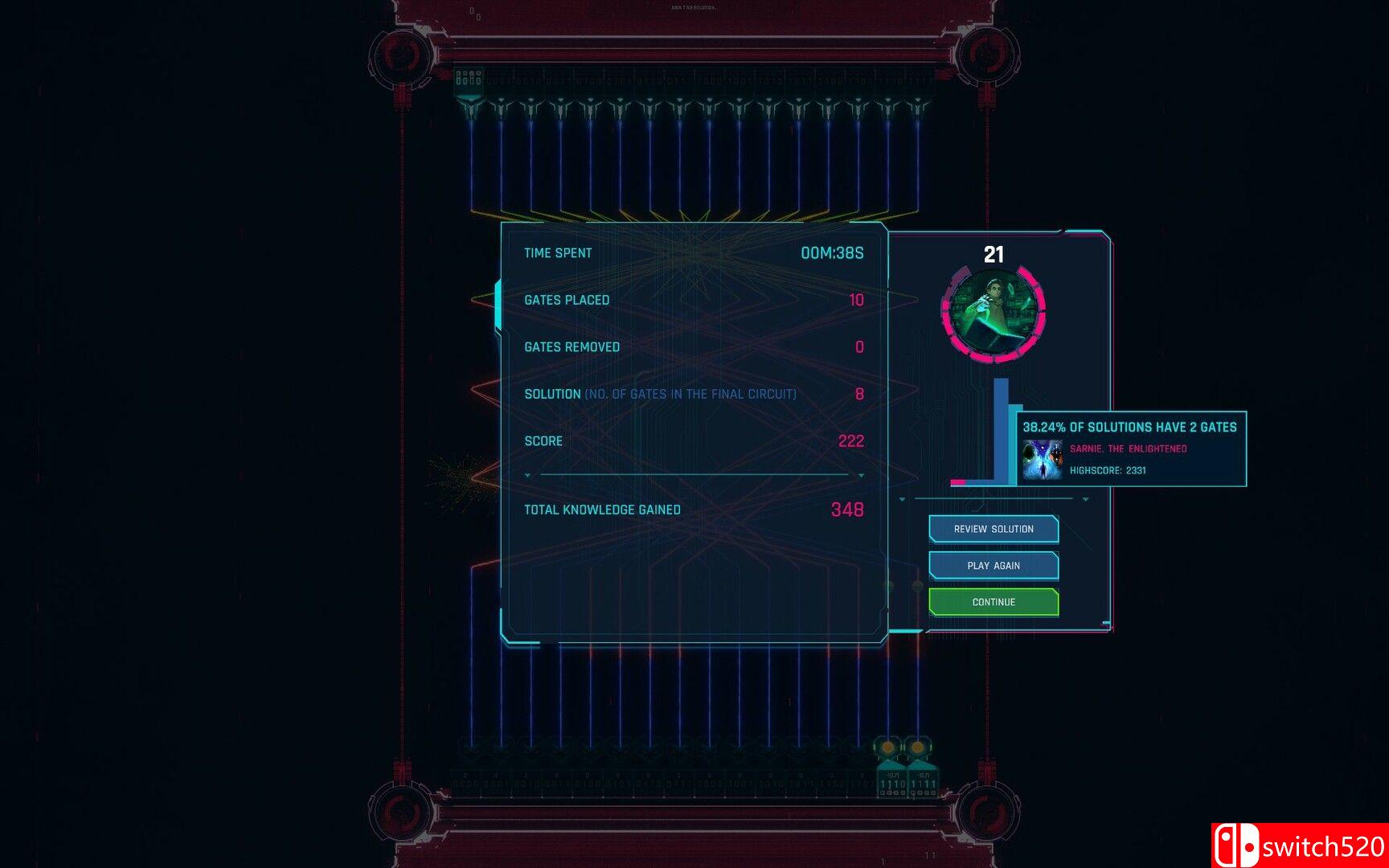Click the tallest bar in the solutions histogram
The height and width of the screenshot is (868, 1389).
point(1001,430)
